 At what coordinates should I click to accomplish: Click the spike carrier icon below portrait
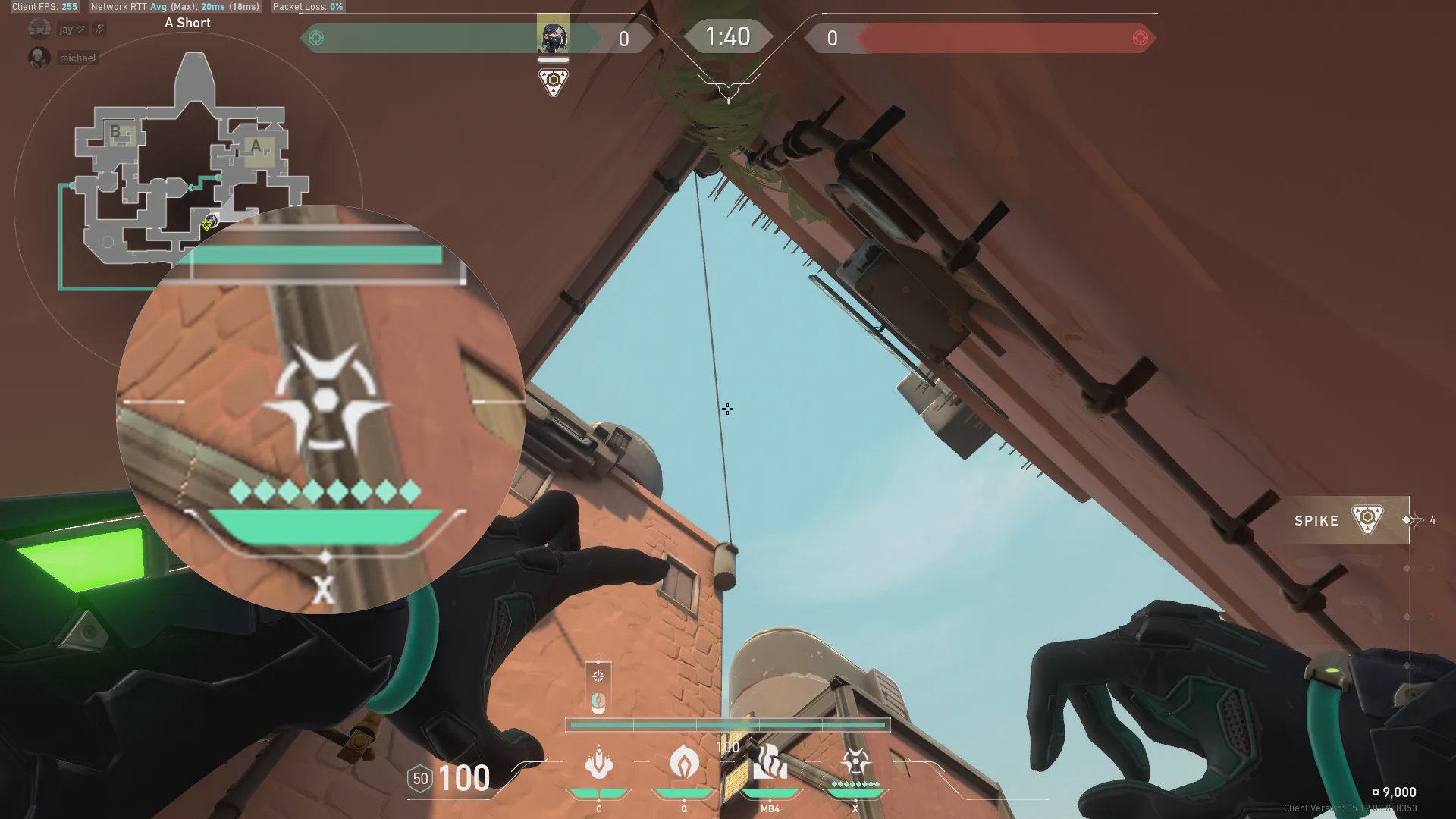(554, 80)
